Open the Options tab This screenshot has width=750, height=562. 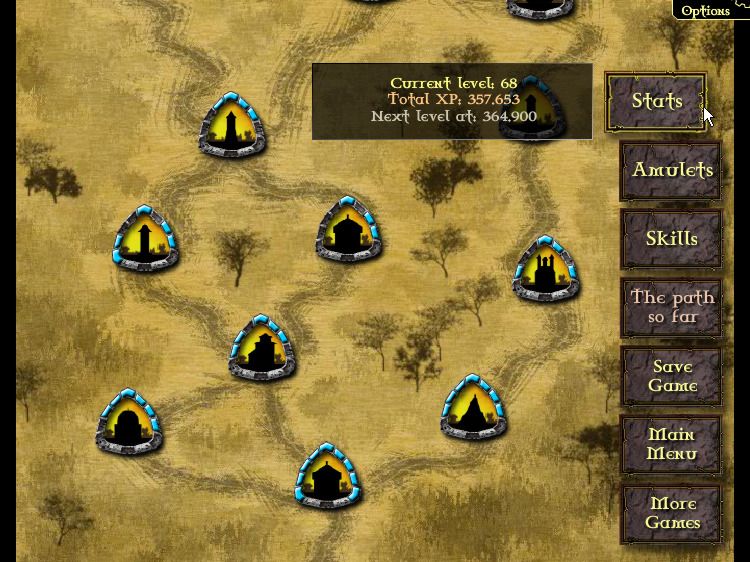(x=706, y=10)
